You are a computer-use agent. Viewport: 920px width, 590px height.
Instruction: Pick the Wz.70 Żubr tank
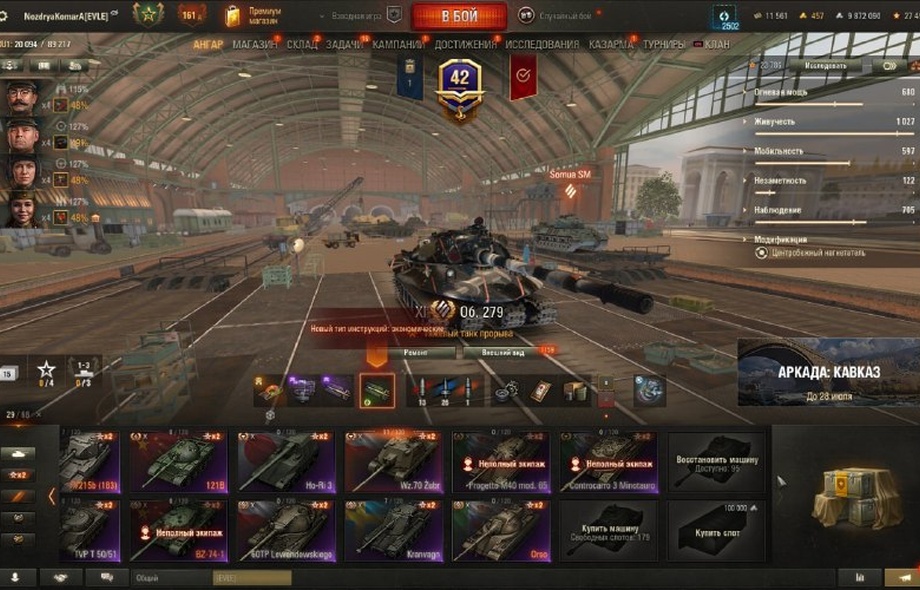395,462
